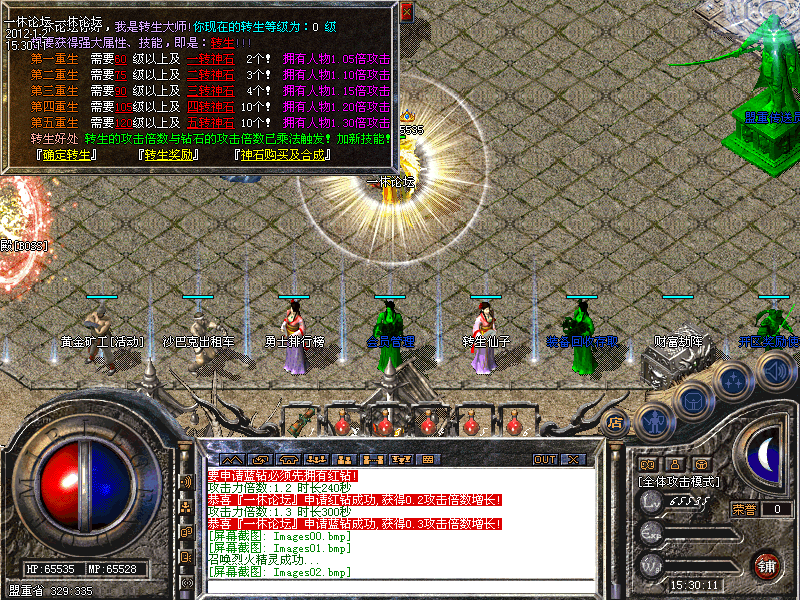The image size is (800, 600).
Task: Open the character equipment round button
Action: tap(654, 420)
